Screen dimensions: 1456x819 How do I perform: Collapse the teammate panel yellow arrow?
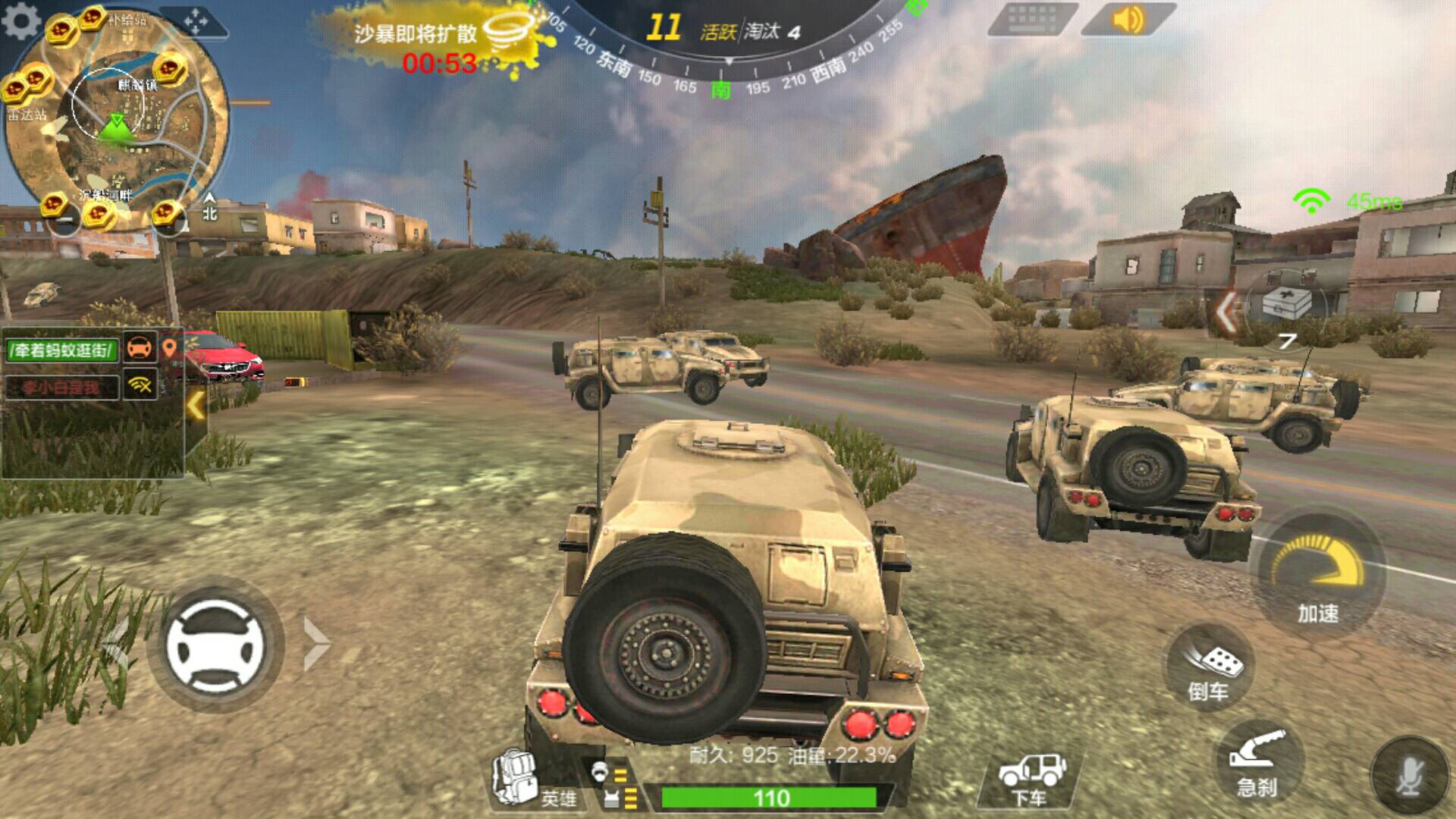pyautogui.click(x=196, y=405)
